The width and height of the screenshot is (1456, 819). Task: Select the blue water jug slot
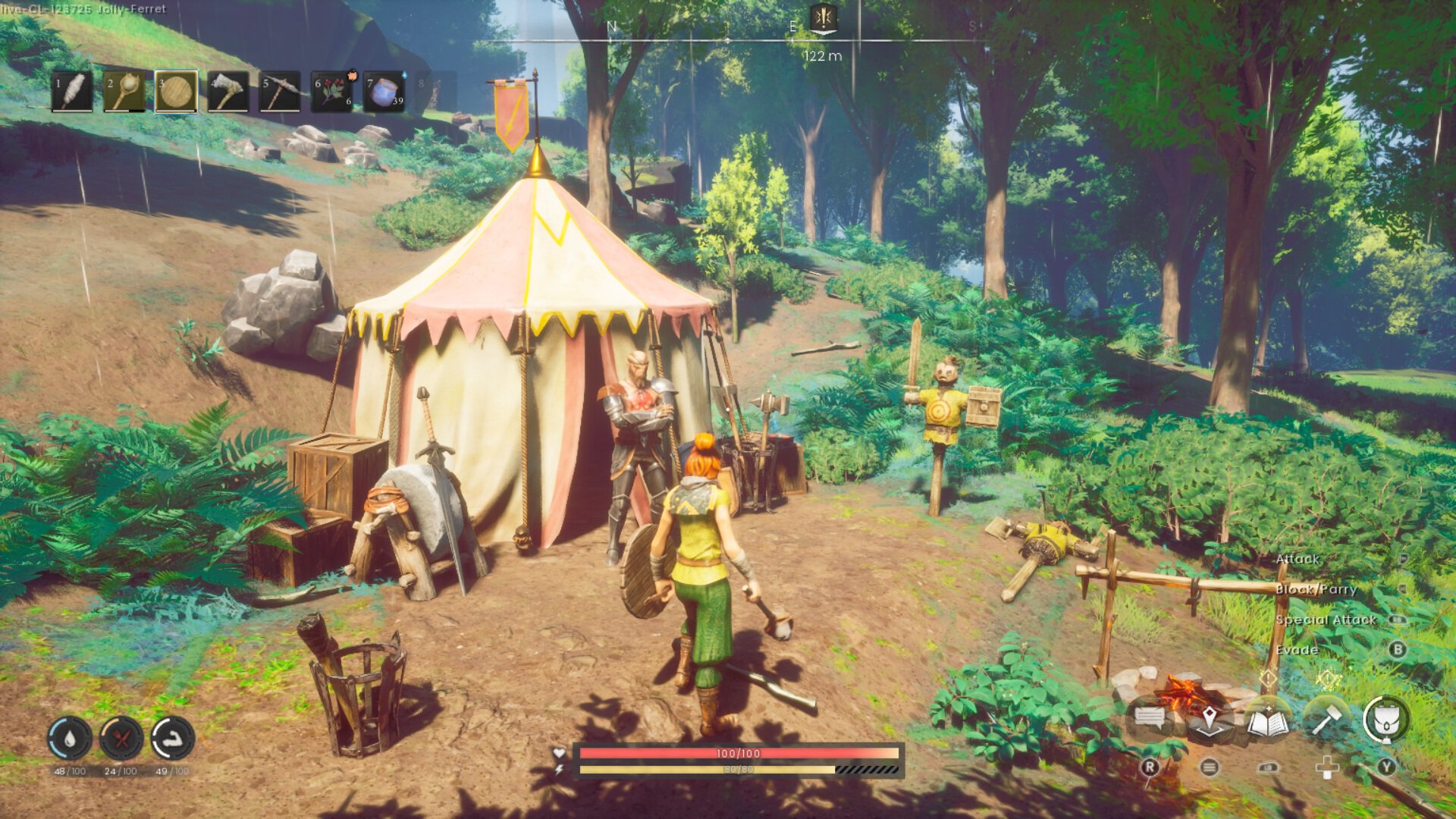pos(384,92)
